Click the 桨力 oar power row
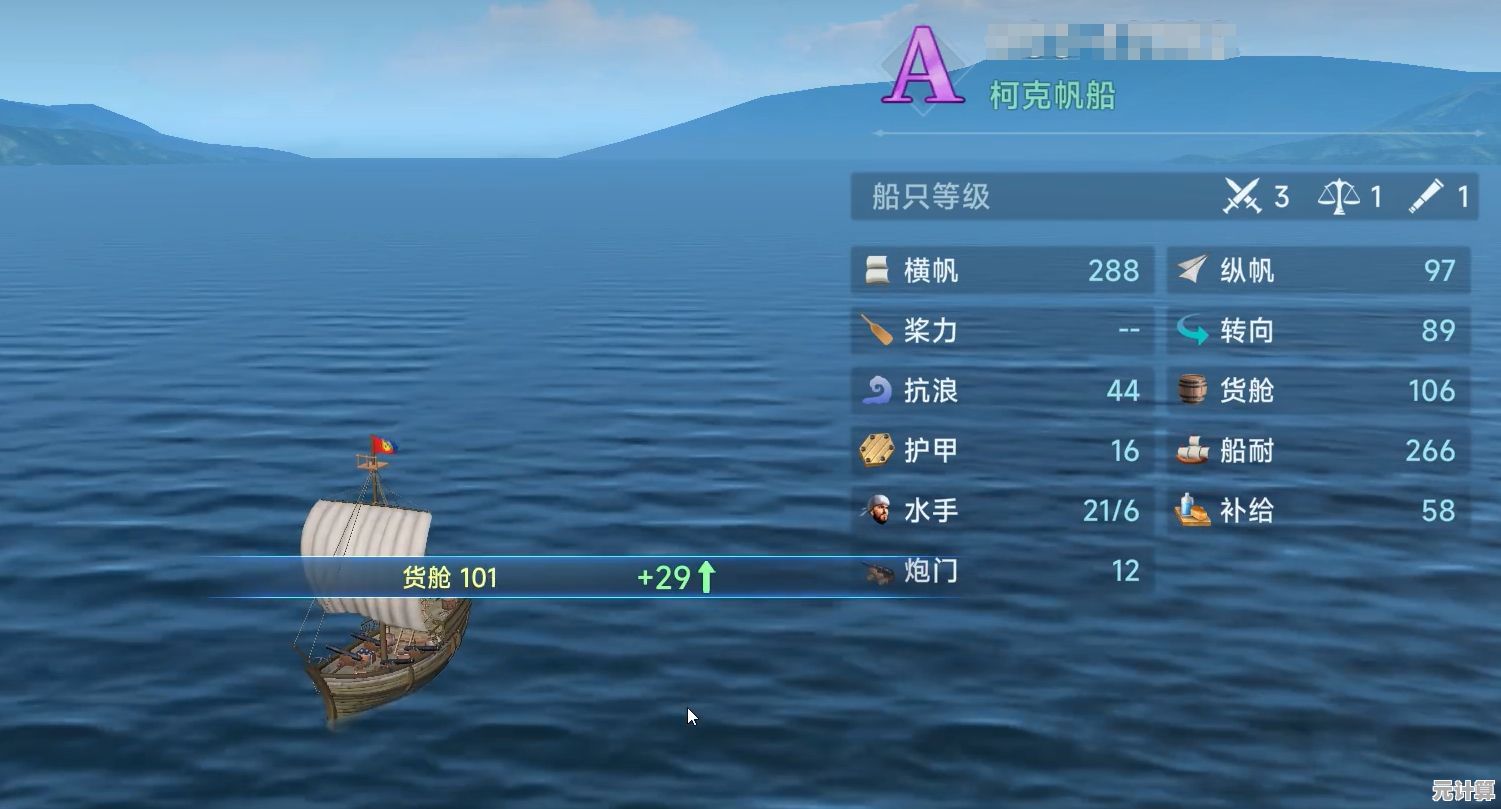The image size is (1501, 809). pyautogui.click(x=1002, y=331)
